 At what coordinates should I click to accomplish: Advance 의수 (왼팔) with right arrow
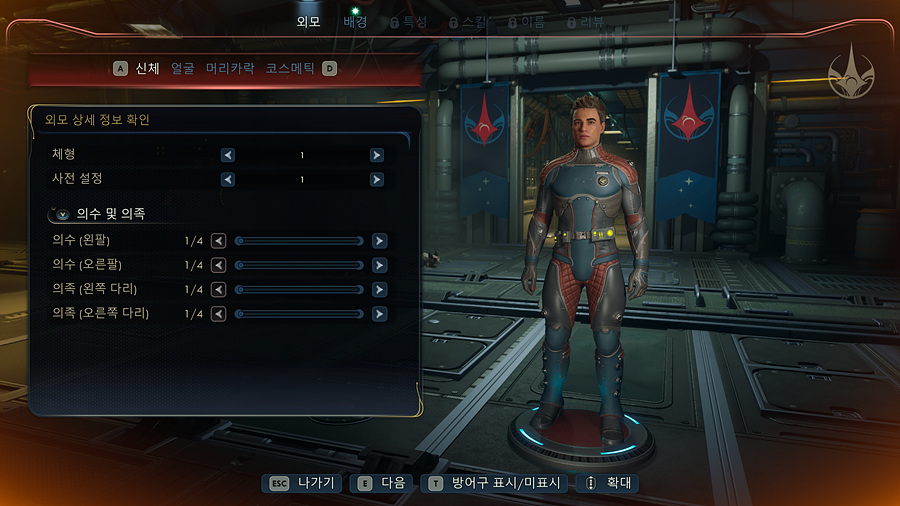[380, 241]
